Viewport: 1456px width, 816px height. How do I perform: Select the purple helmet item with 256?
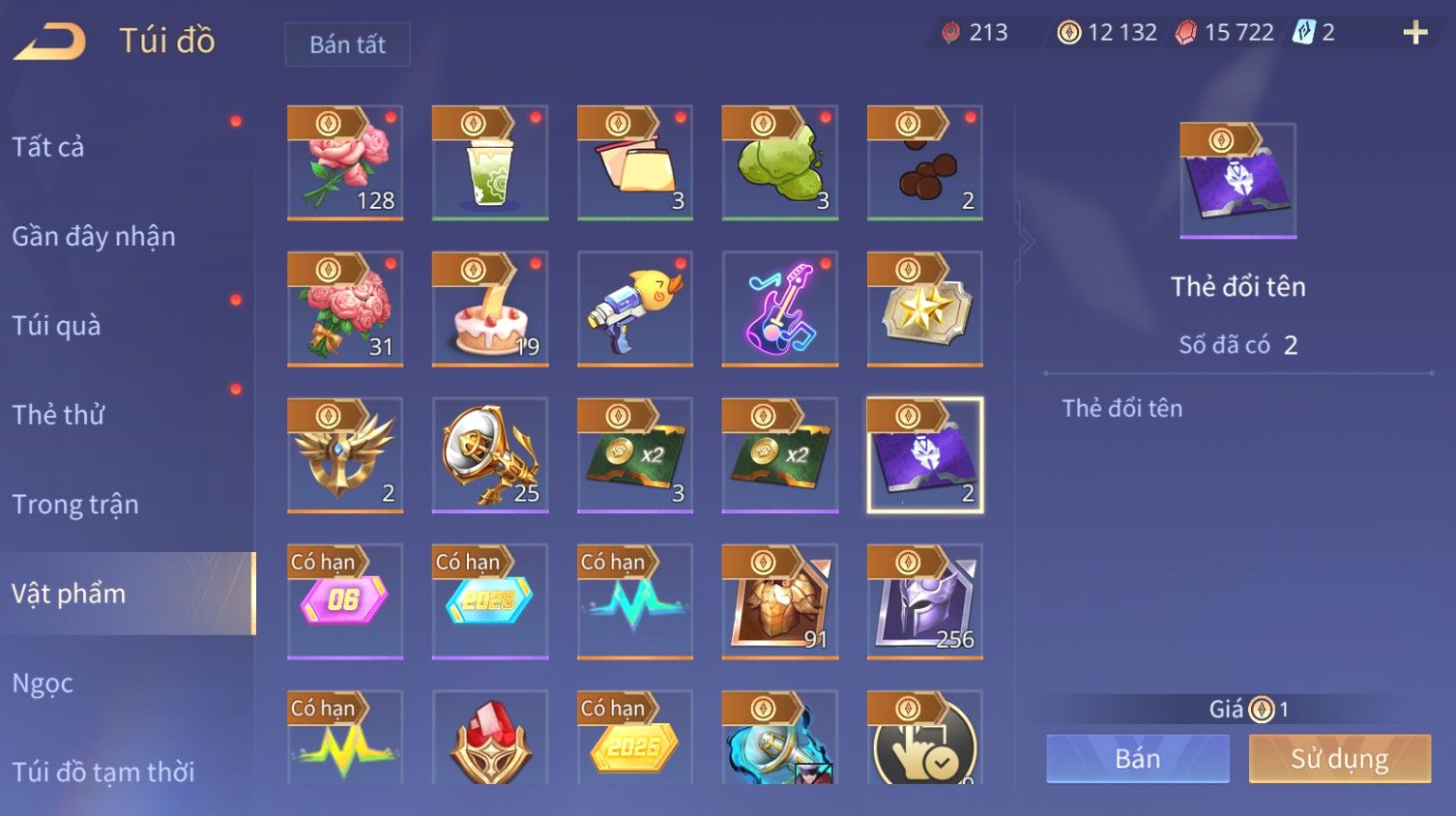click(x=925, y=601)
